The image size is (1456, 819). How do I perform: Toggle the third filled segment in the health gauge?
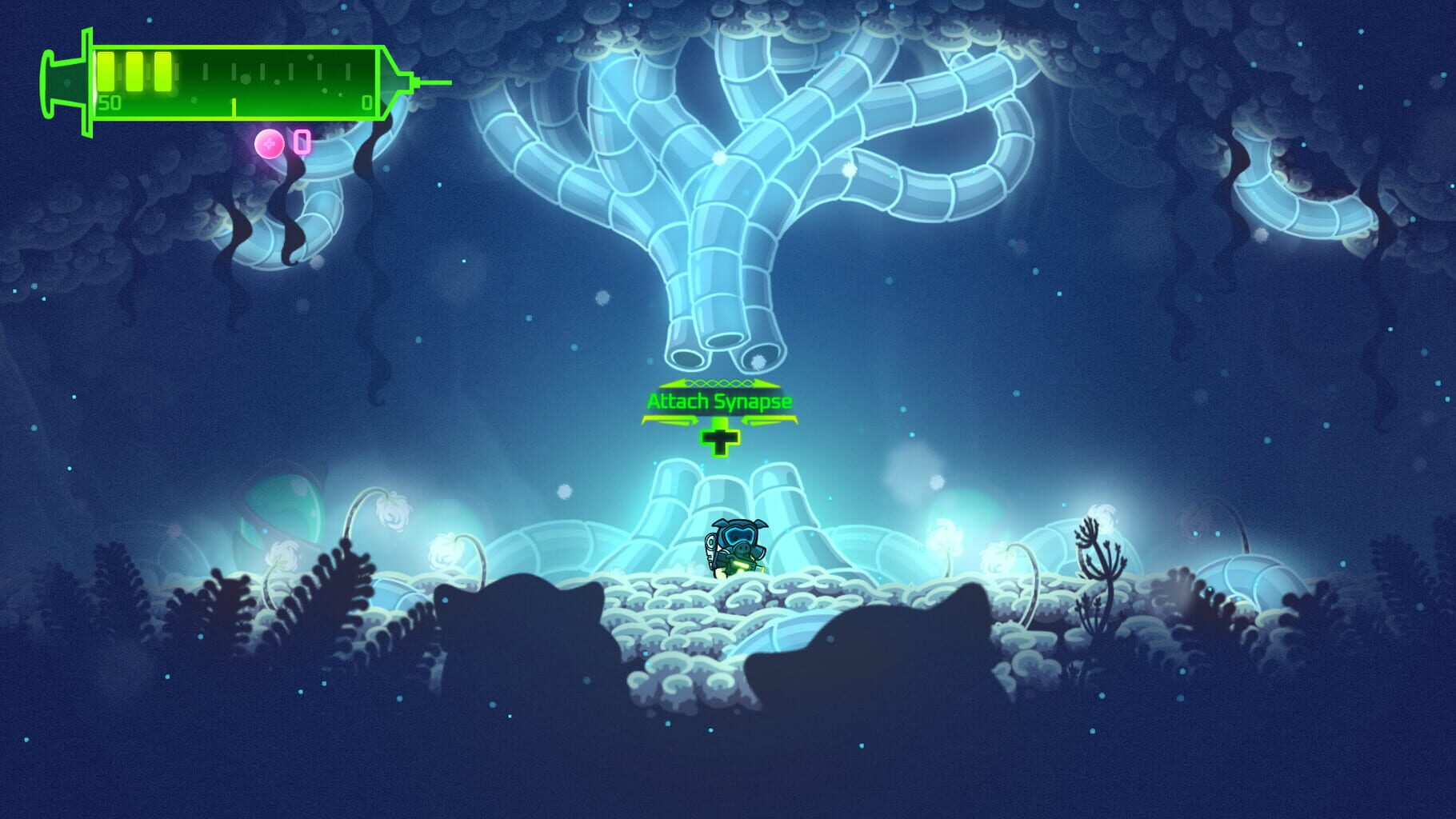click(162, 72)
